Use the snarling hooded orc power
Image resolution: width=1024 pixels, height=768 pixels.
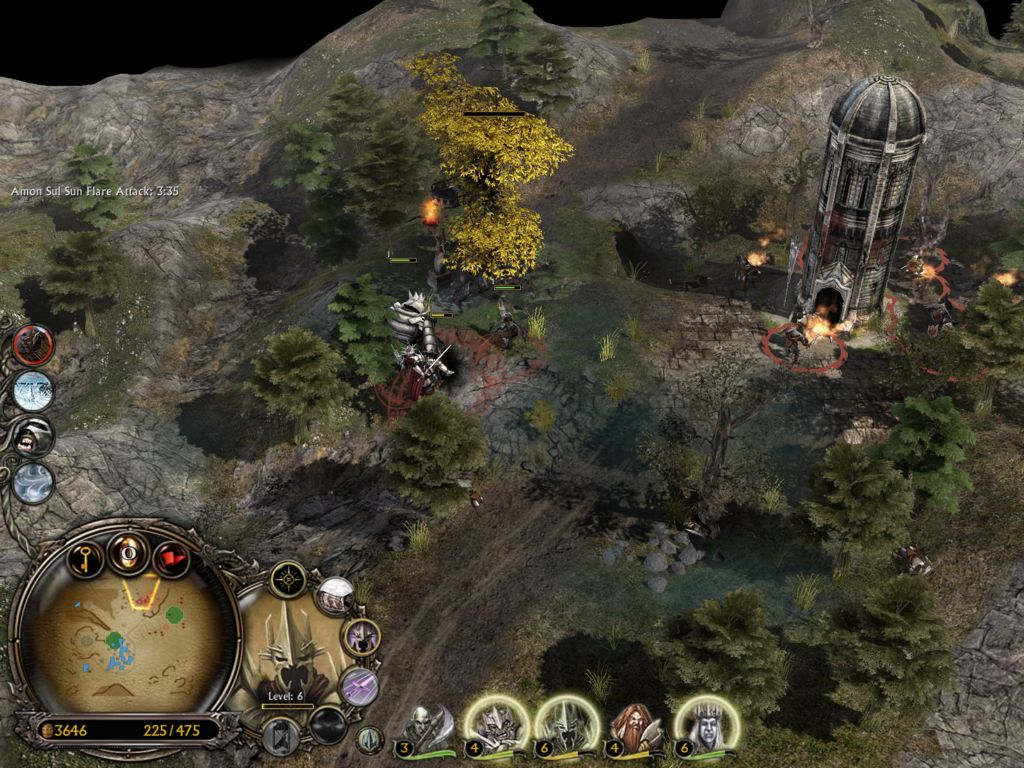pos(33,436)
